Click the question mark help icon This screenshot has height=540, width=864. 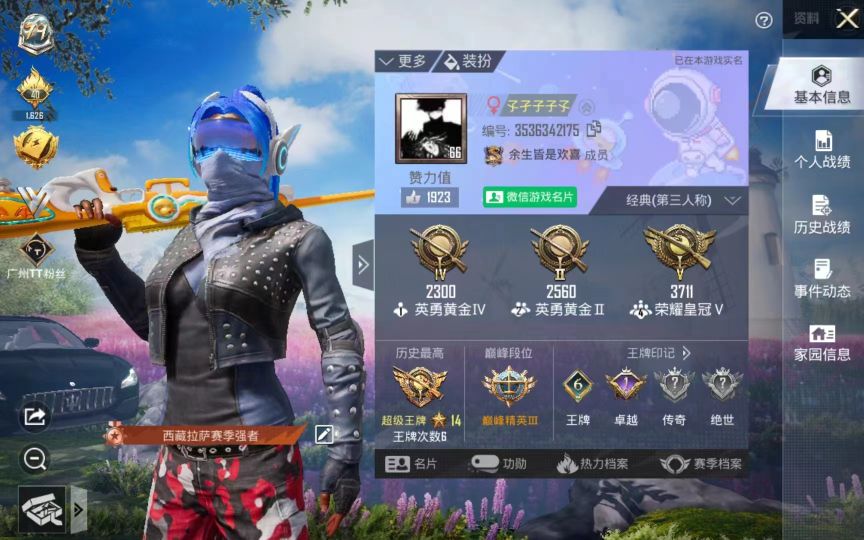[x=764, y=20]
